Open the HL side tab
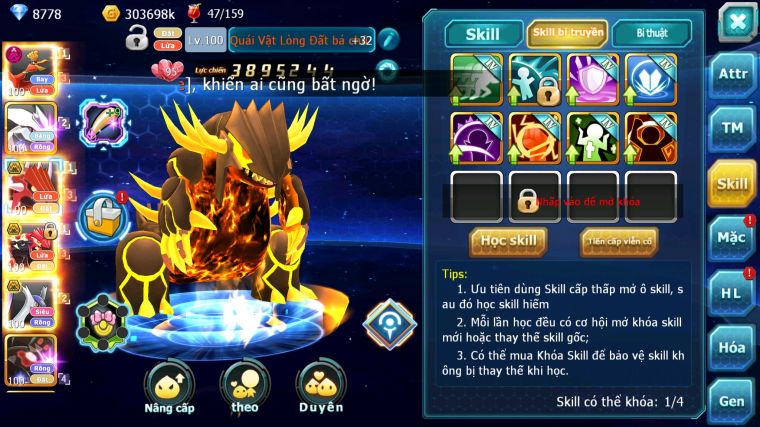Screen dimensions: 760x427 pos(732,293)
